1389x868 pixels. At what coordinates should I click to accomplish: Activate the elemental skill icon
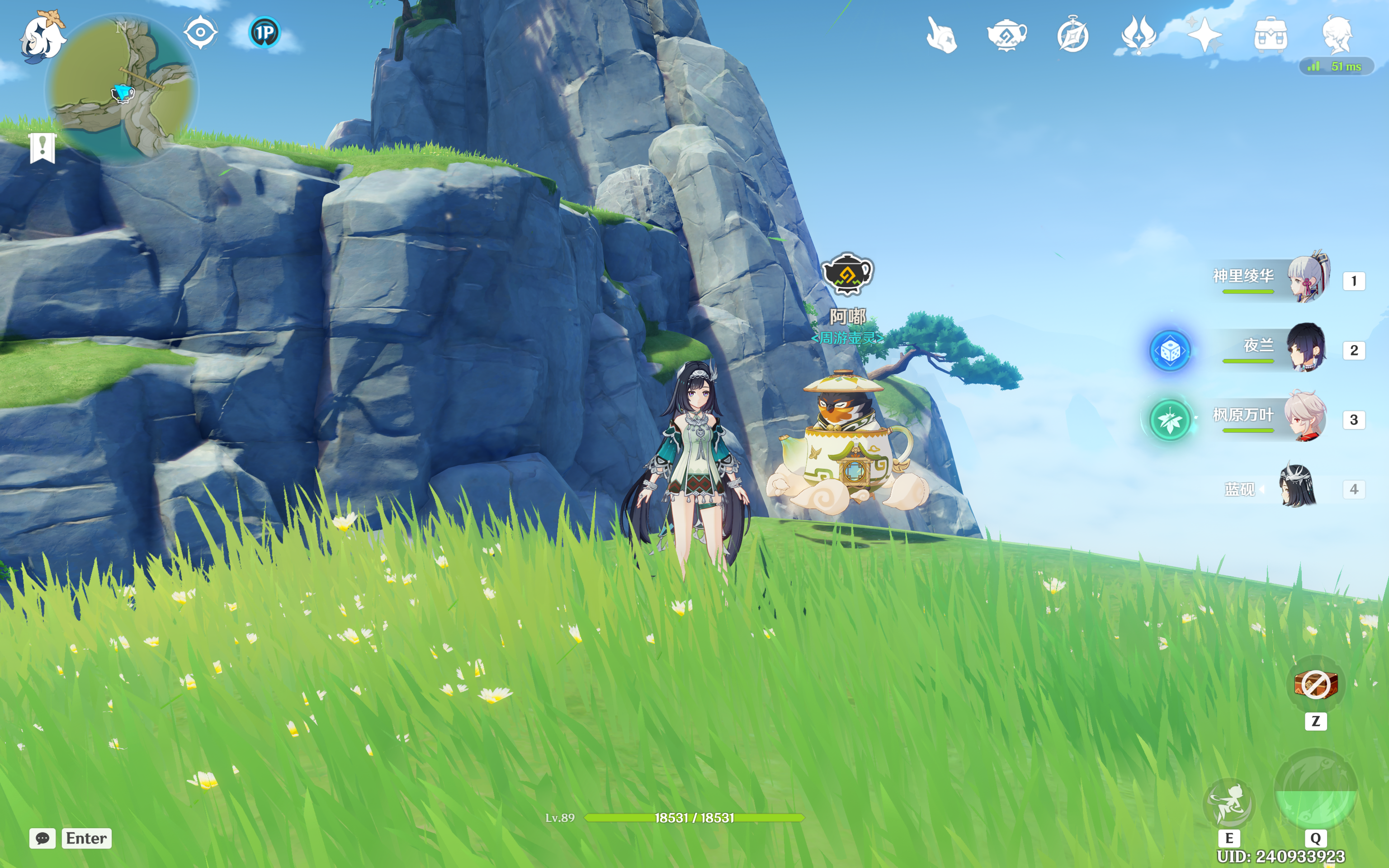pos(1229,802)
